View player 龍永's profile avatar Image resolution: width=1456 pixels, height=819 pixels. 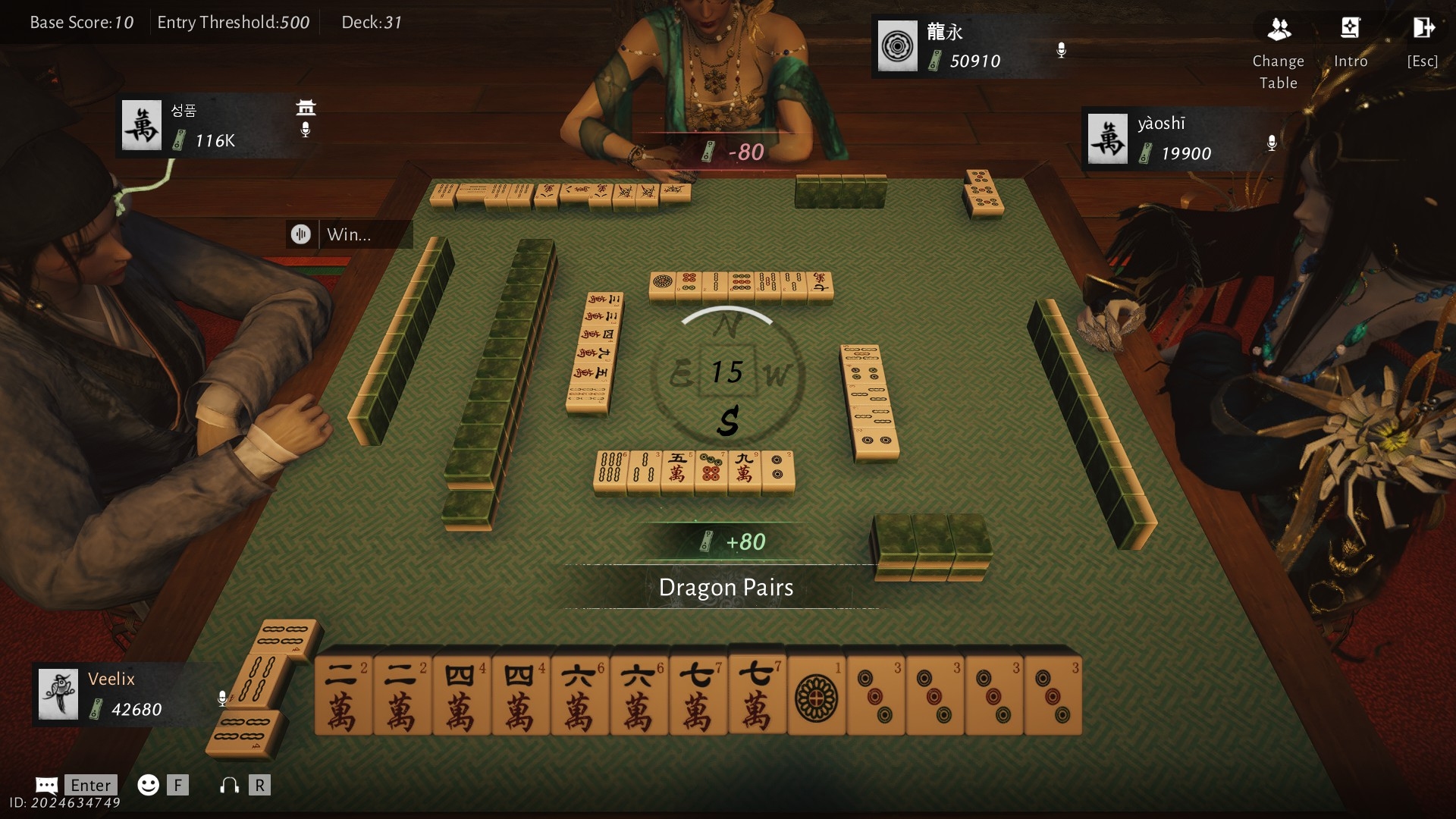point(897,46)
